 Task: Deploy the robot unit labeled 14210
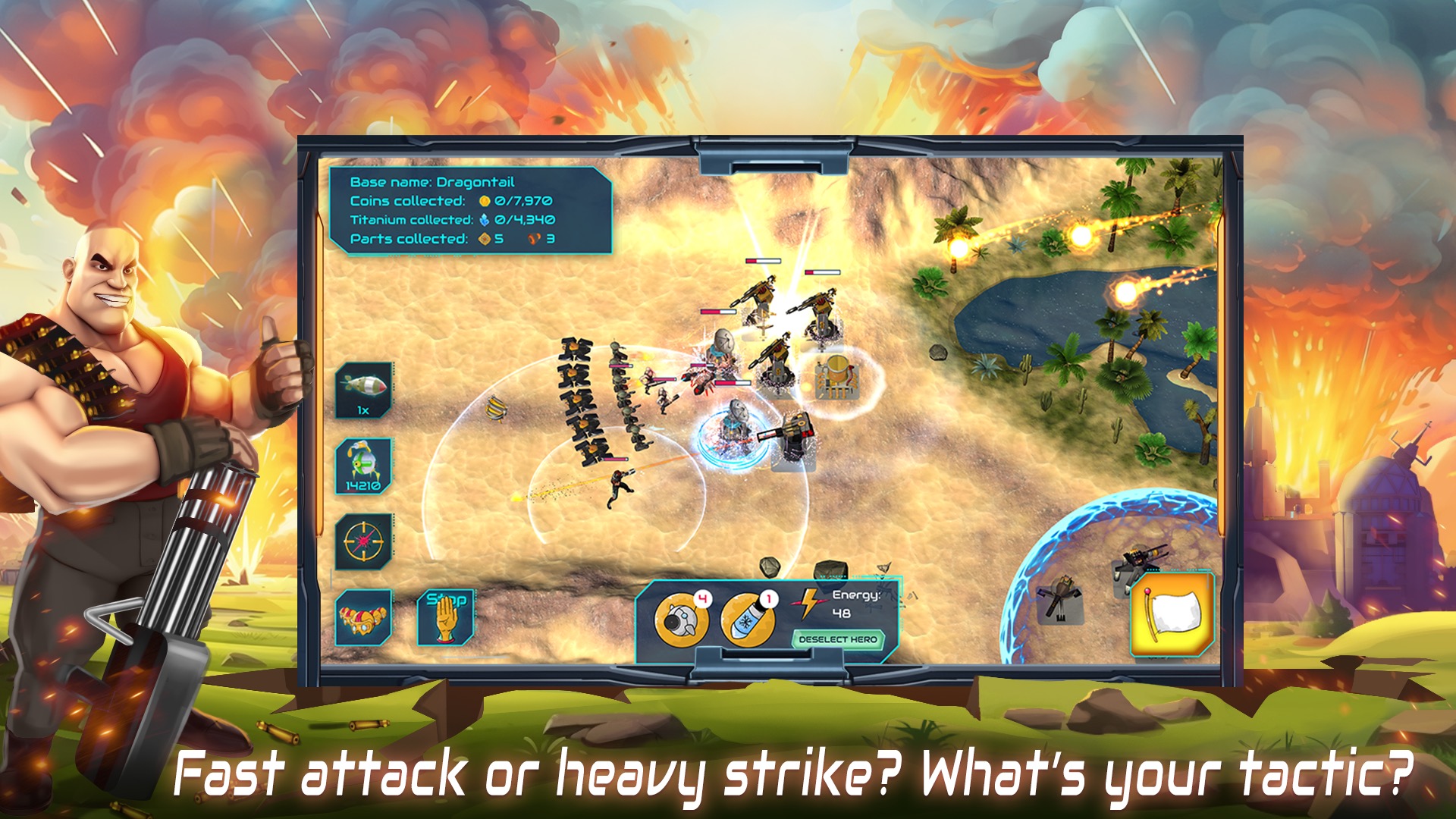point(363,466)
